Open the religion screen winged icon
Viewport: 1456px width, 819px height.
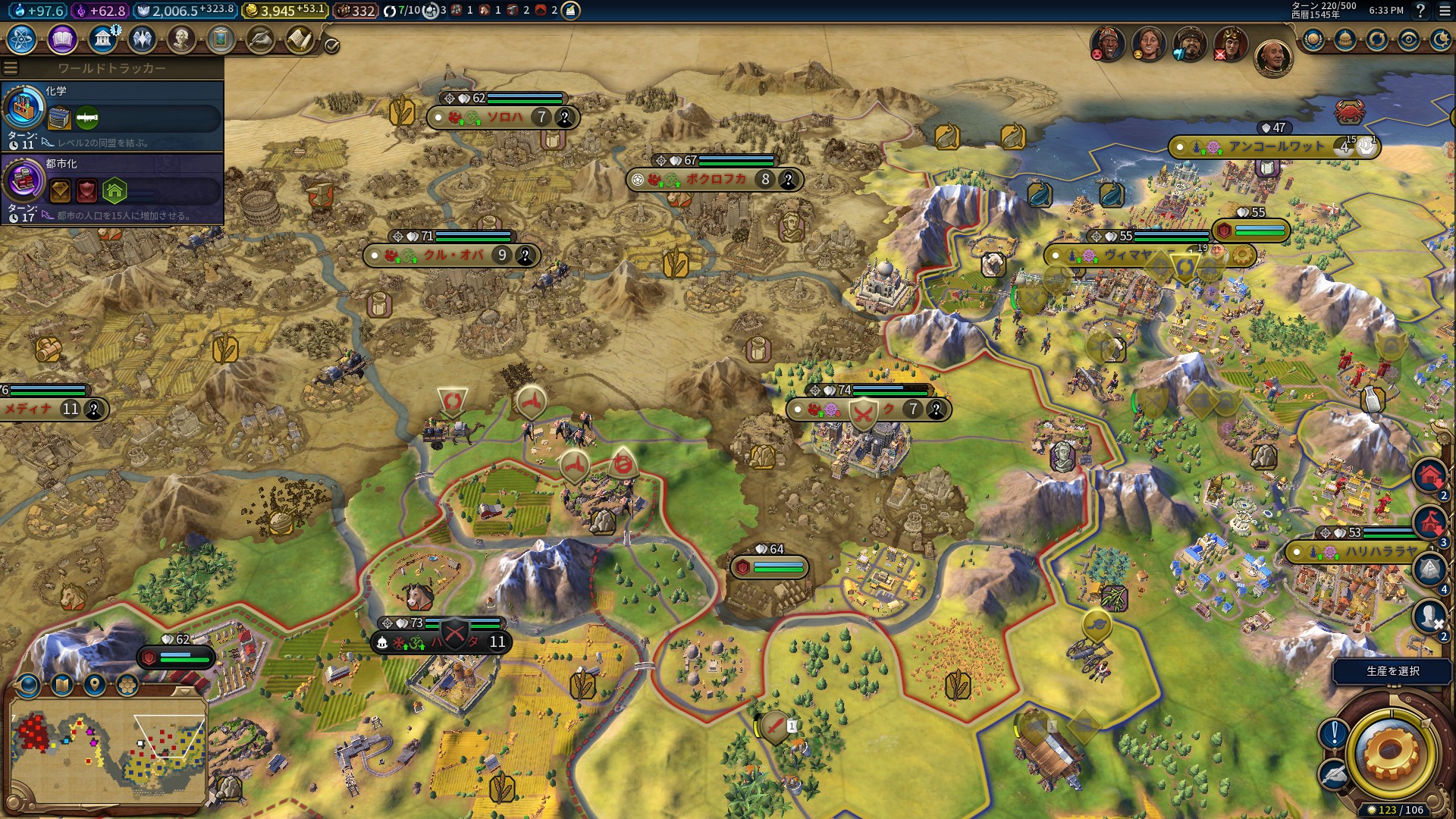pyautogui.click(x=142, y=39)
